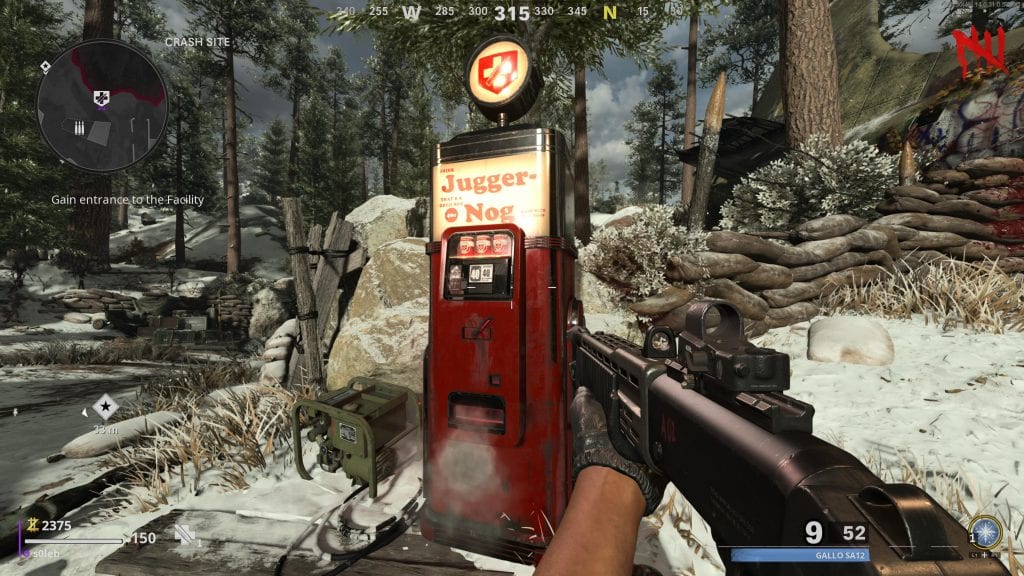The width and height of the screenshot is (1024, 576).
Task: Click the red logo watermark
Action: tap(977, 50)
